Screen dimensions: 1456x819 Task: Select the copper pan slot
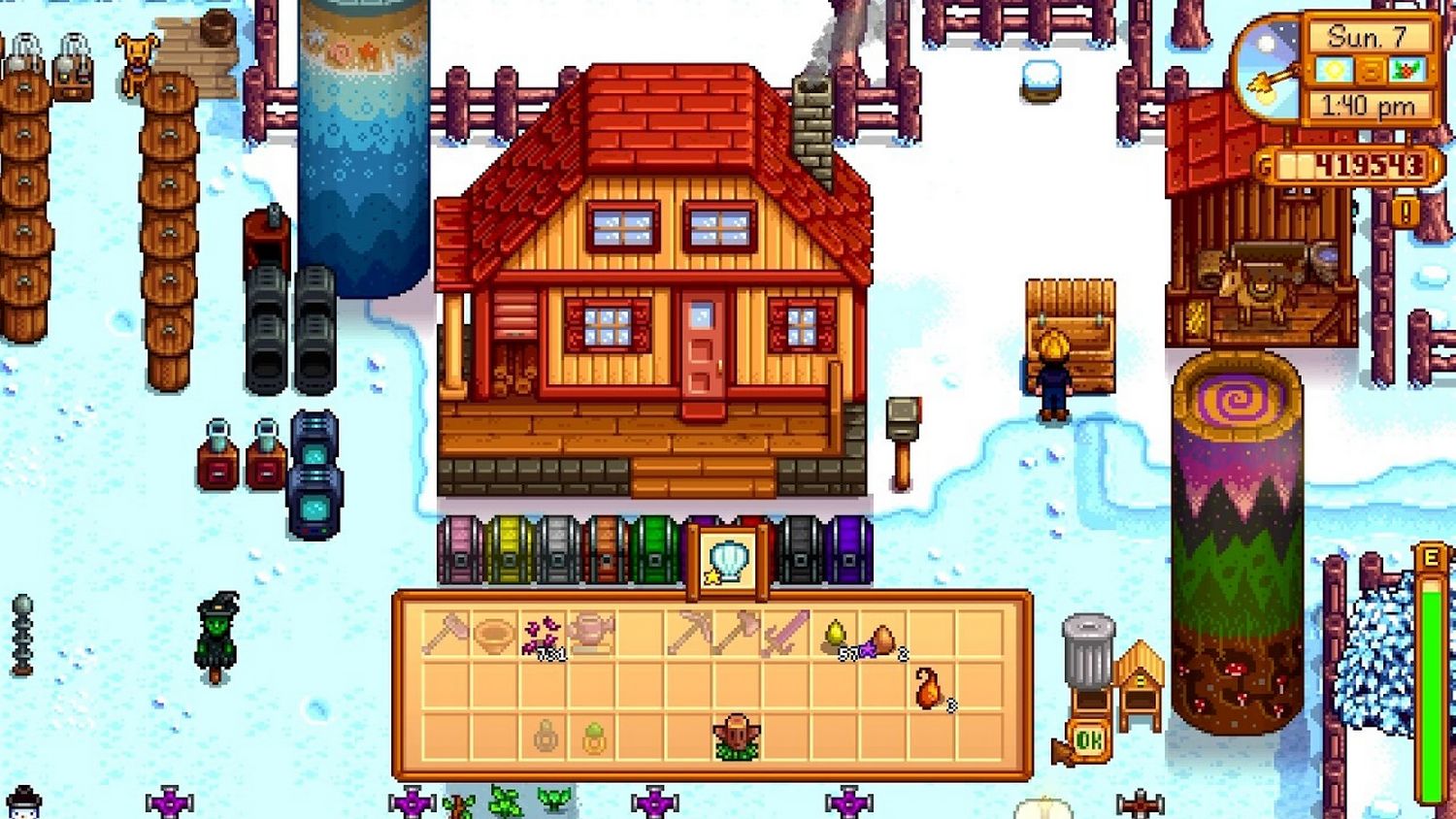coord(494,635)
